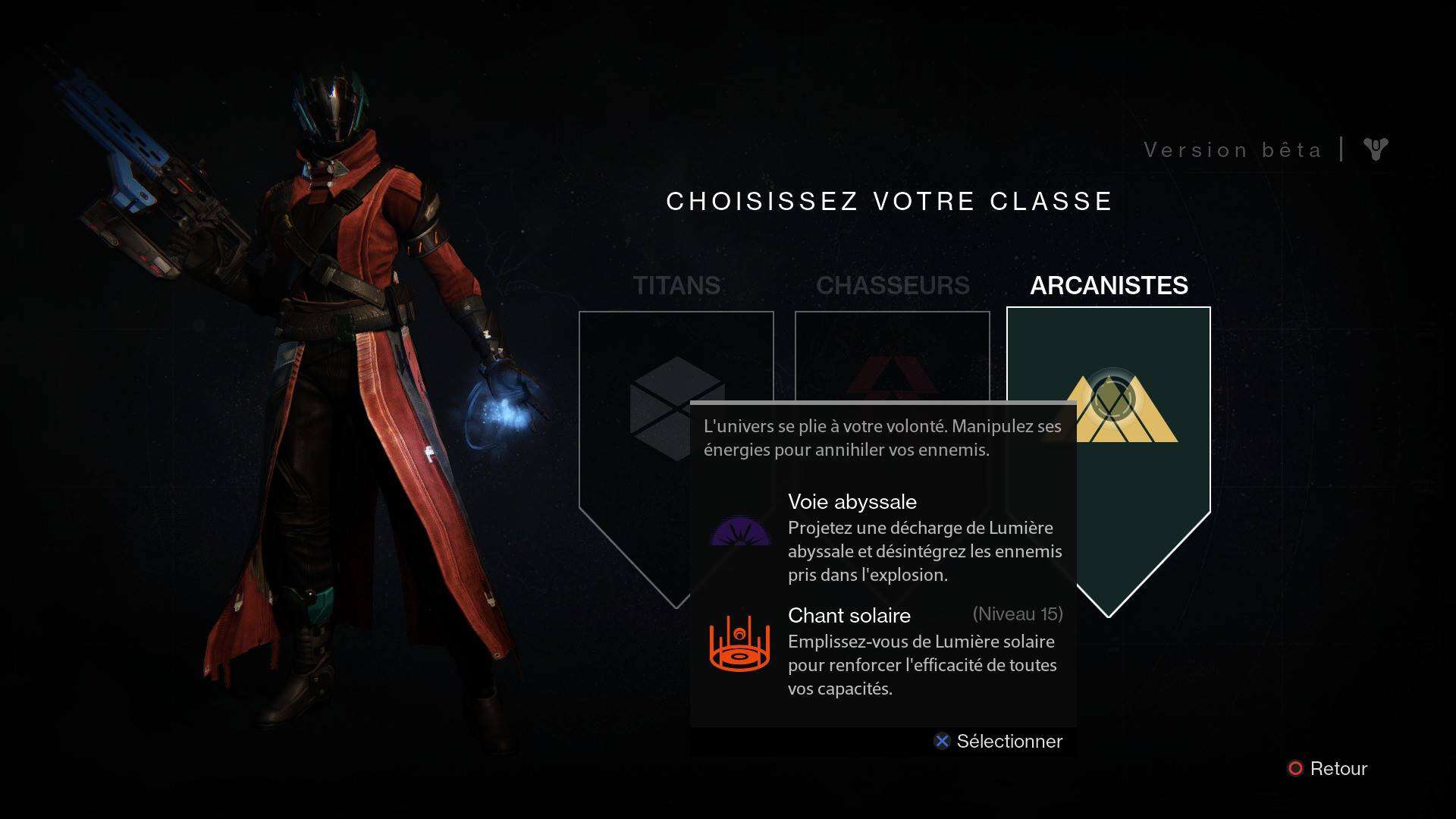Click the Sélectionner confirm option
Screen dimensions: 1456x819
point(999,741)
